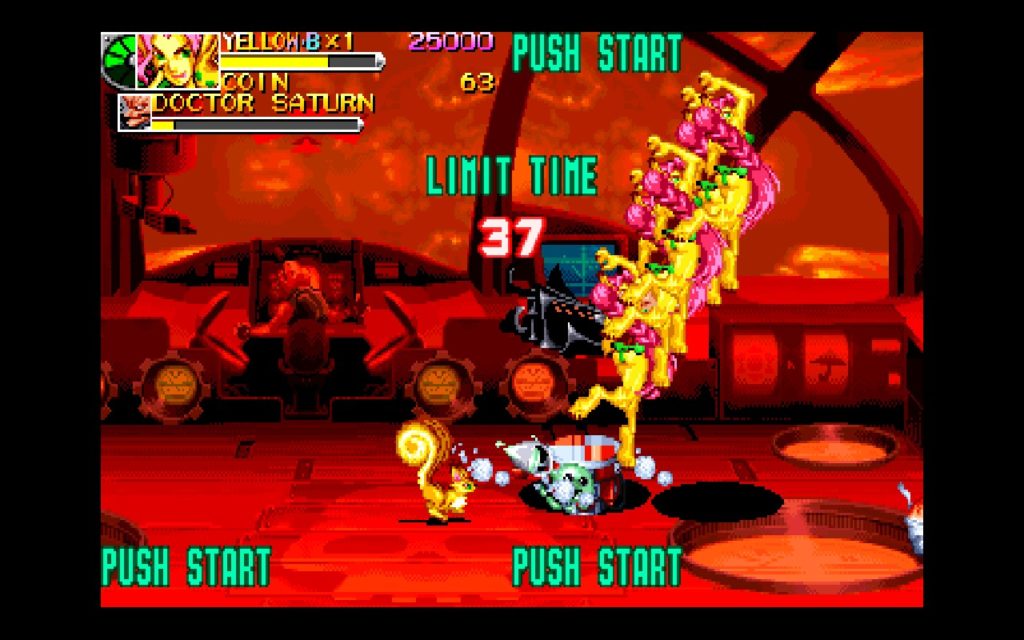Select the Doctor Saturn boss portrait
The width and height of the screenshot is (1024, 640).
click(x=135, y=111)
